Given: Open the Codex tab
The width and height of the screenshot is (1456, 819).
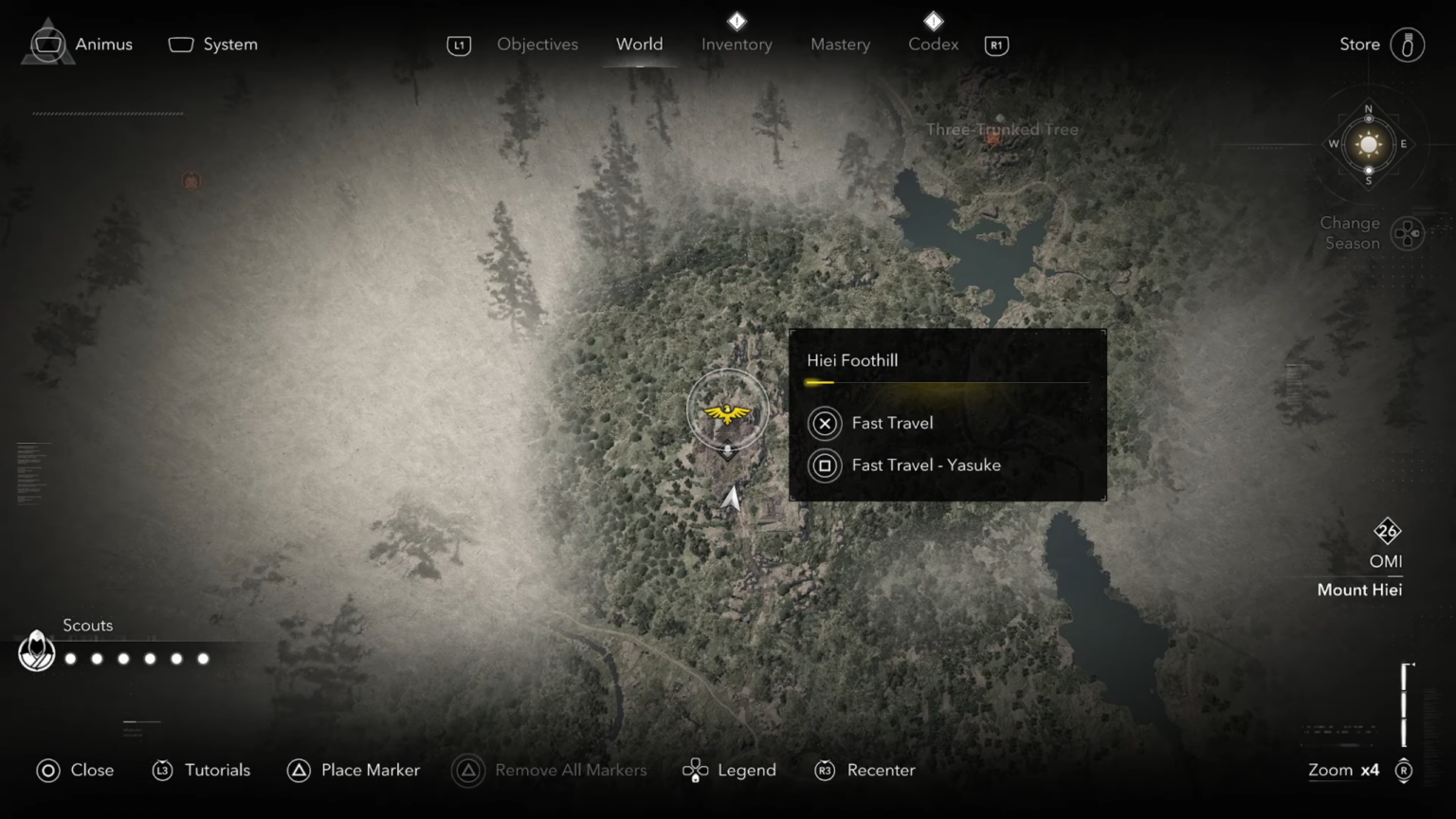Looking at the screenshot, I should (933, 44).
